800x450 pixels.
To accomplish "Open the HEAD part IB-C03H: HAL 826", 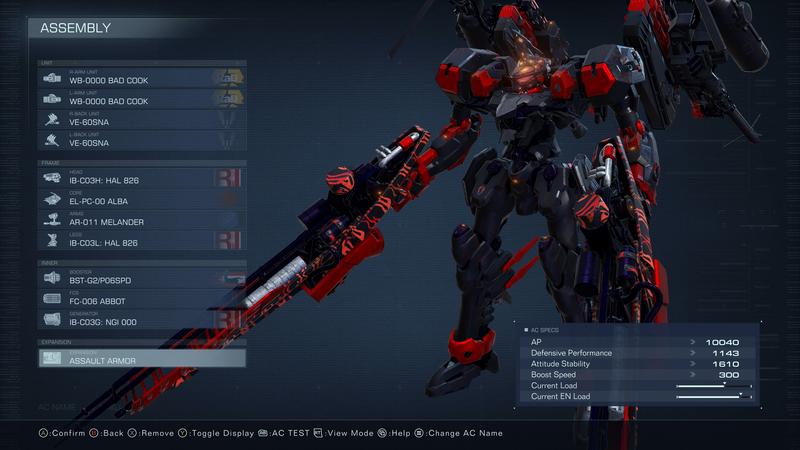I will [x=141, y=178].
